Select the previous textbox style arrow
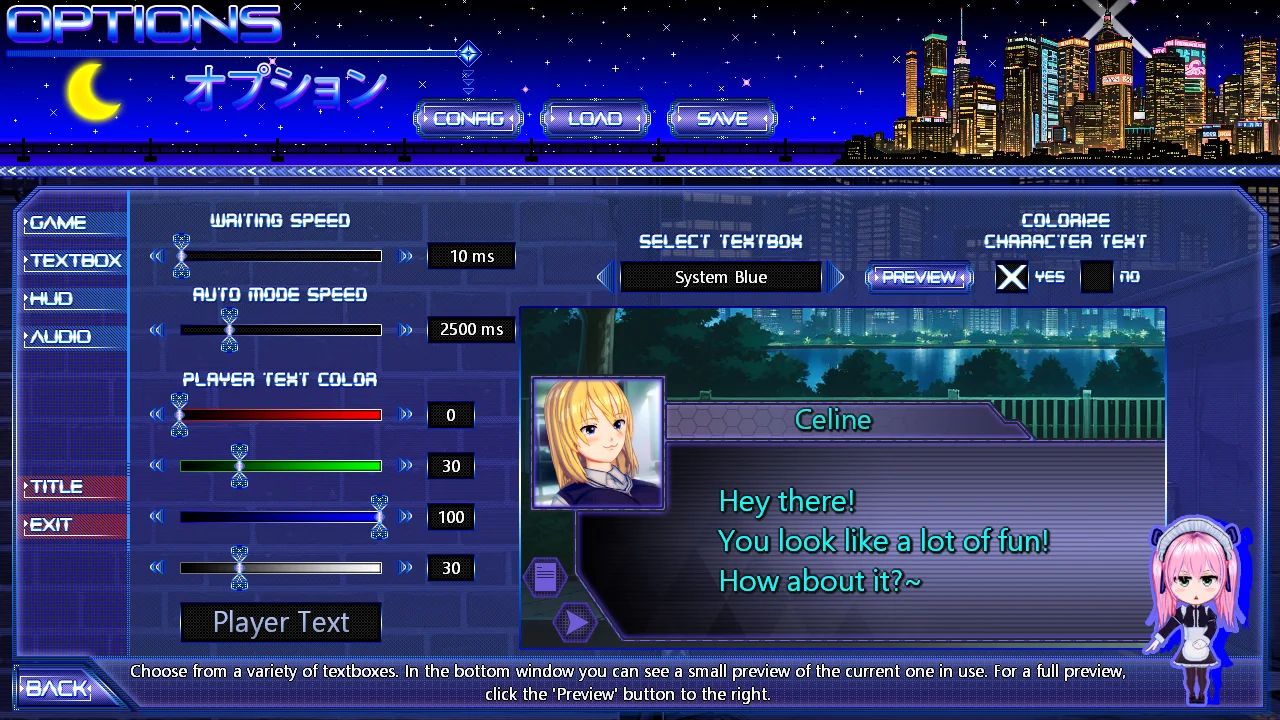This screenshot has width=1280, height=720. click(605, 277)
